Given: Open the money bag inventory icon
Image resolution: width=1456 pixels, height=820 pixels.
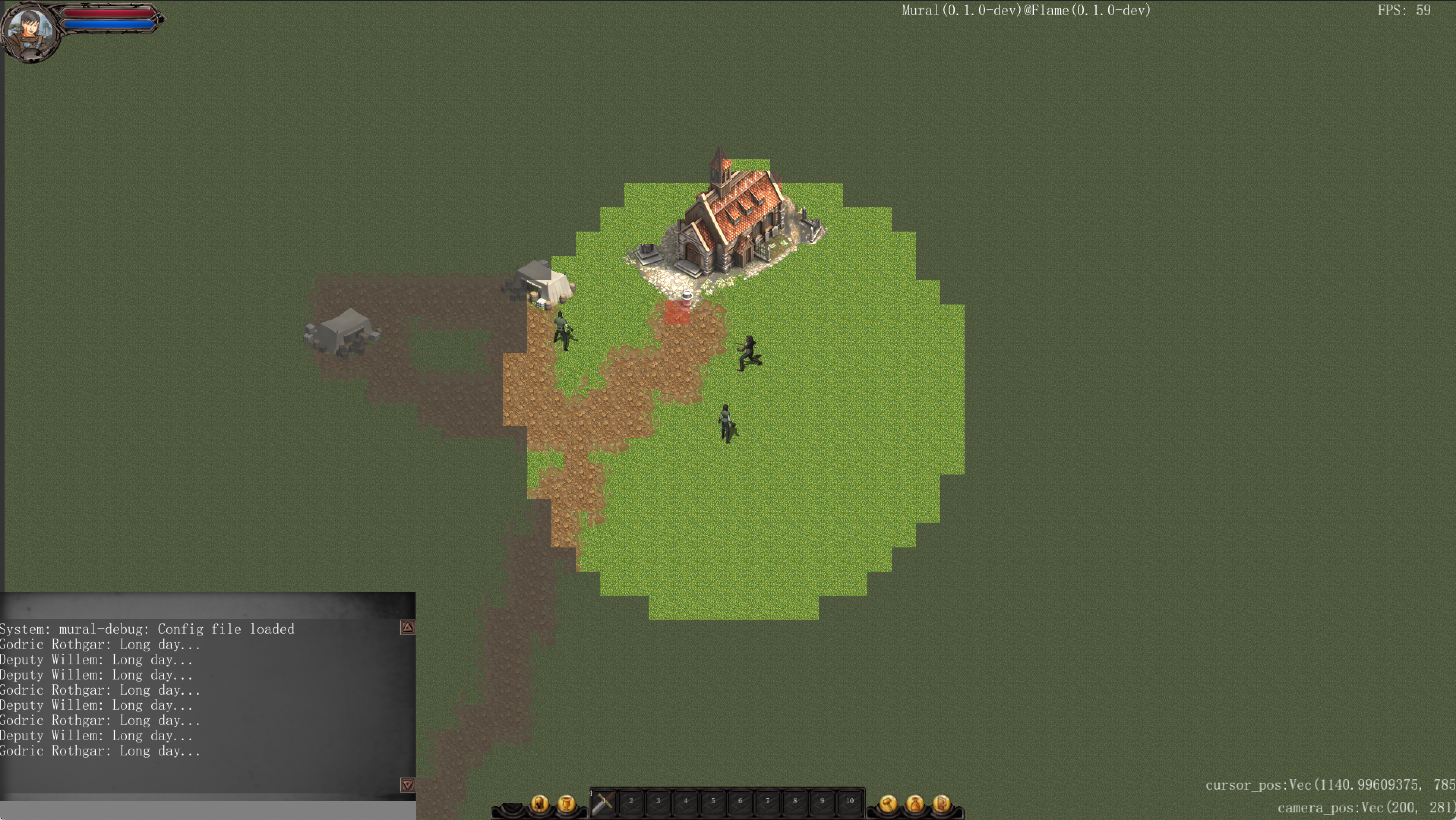Looking at the screenshot, I should pyautogui.click(x=915, y=803).
